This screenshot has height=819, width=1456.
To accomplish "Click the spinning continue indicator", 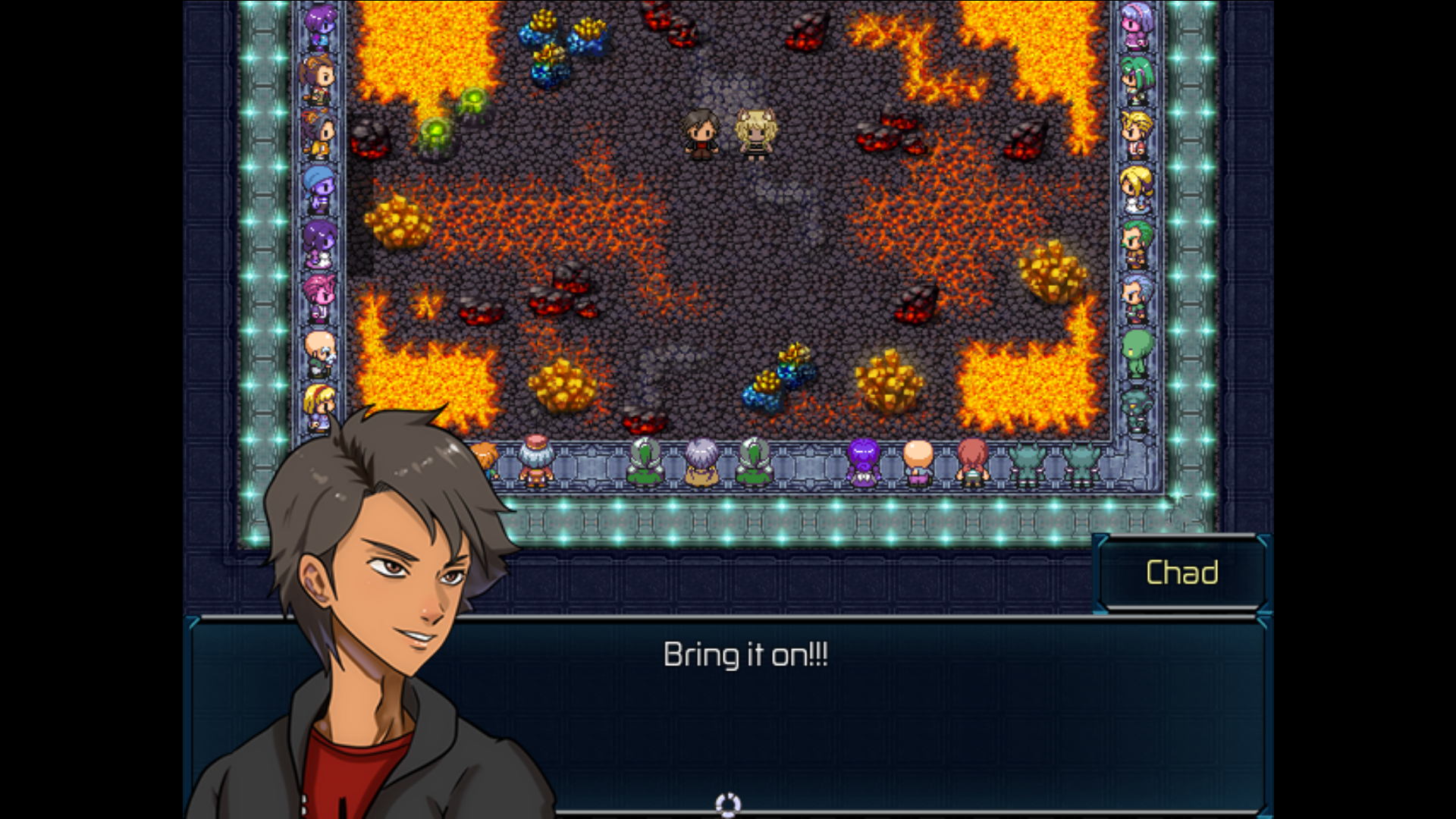I will (x=728, y=804).
